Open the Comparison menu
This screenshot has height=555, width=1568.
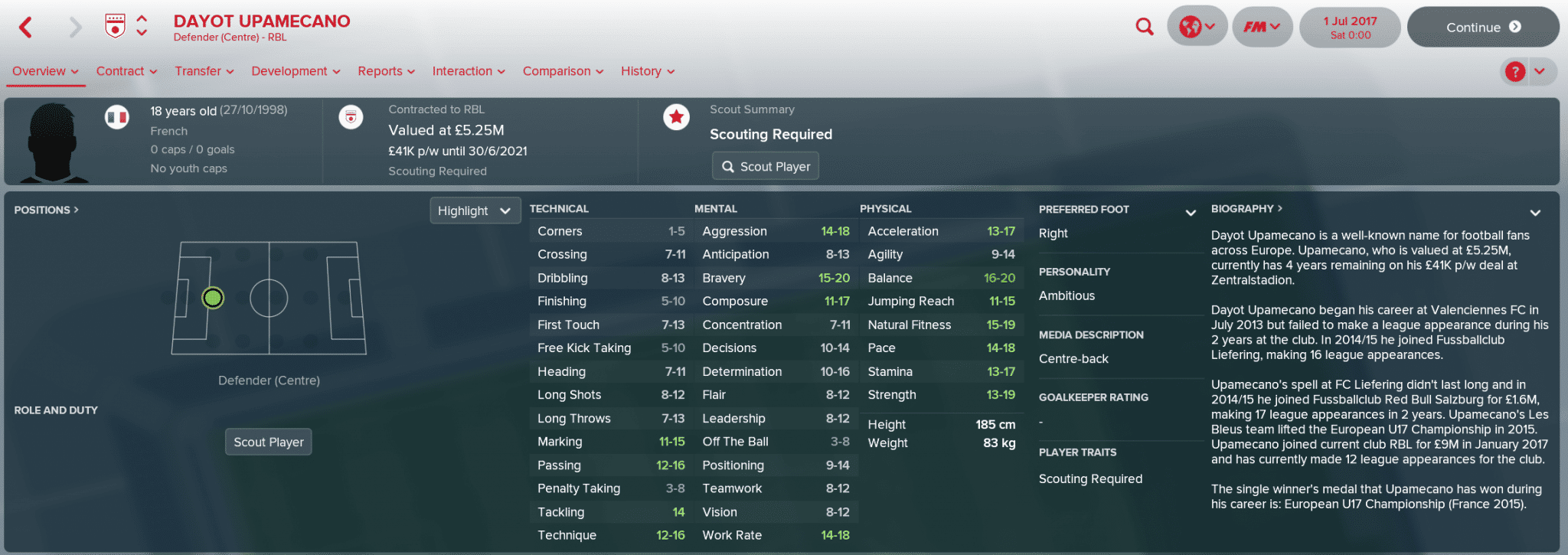[563, 71]
